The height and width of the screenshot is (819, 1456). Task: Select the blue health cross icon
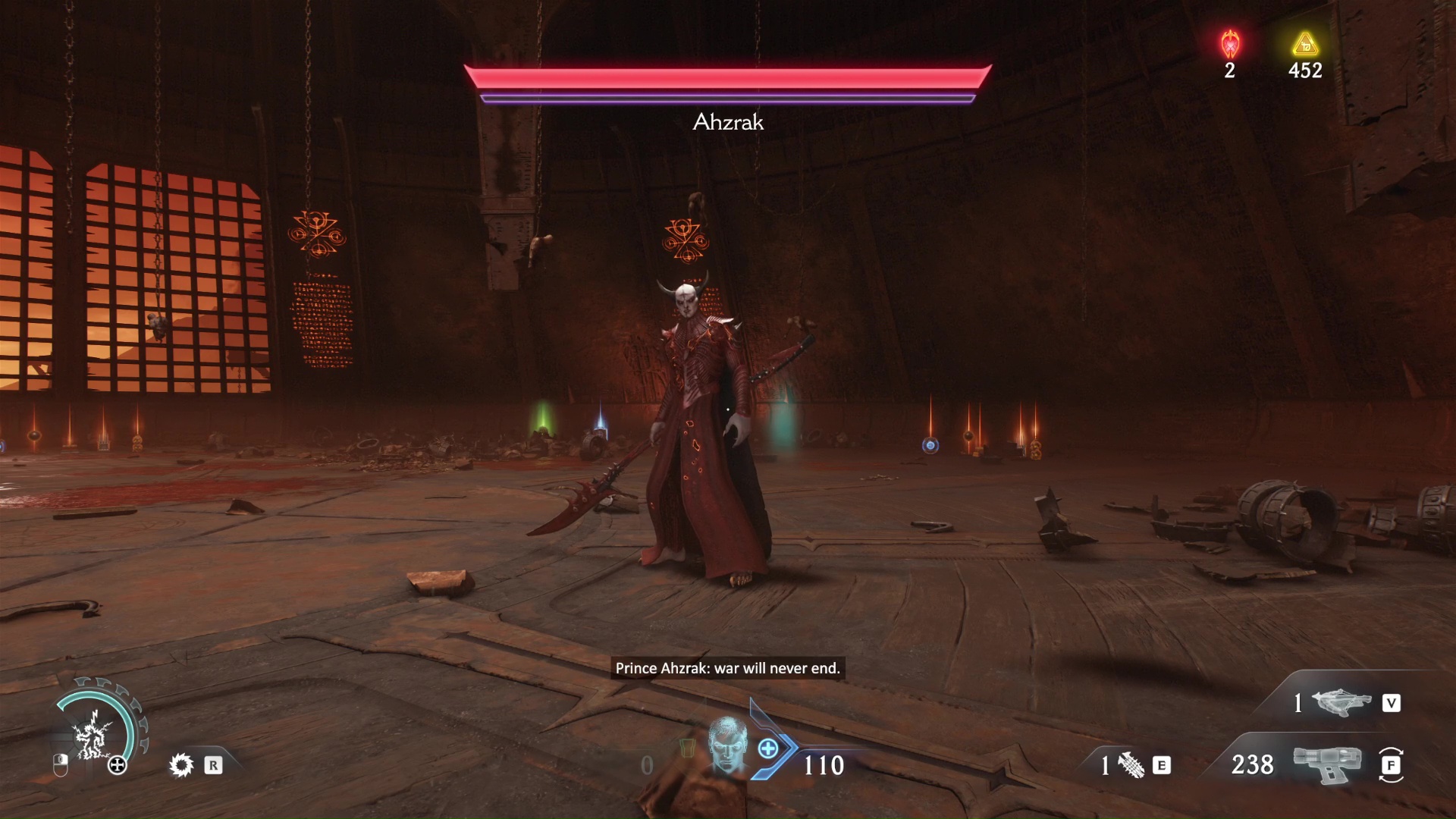pyautogui.click(x=768, y=749)
